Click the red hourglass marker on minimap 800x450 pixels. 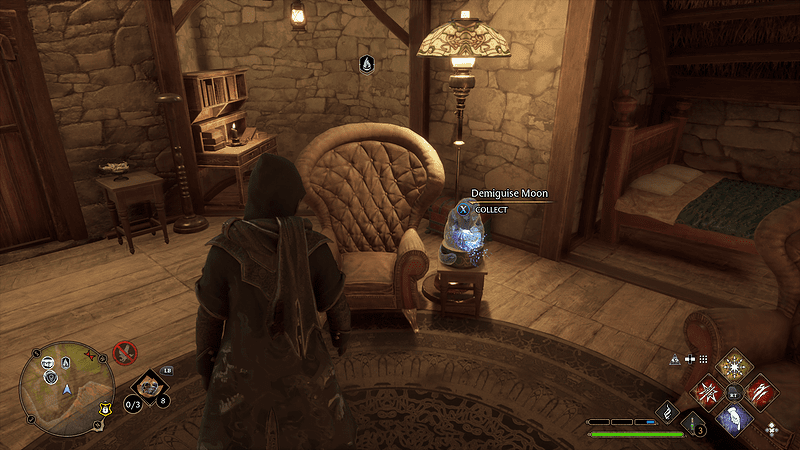pos(89,356)
